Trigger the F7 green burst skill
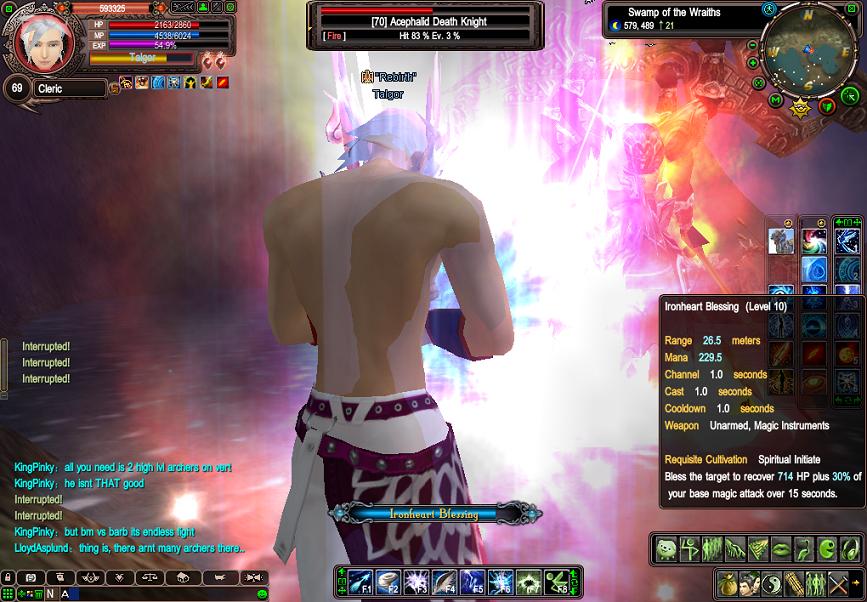Viewport: 867px width, 602px height. tap(528, 581)
